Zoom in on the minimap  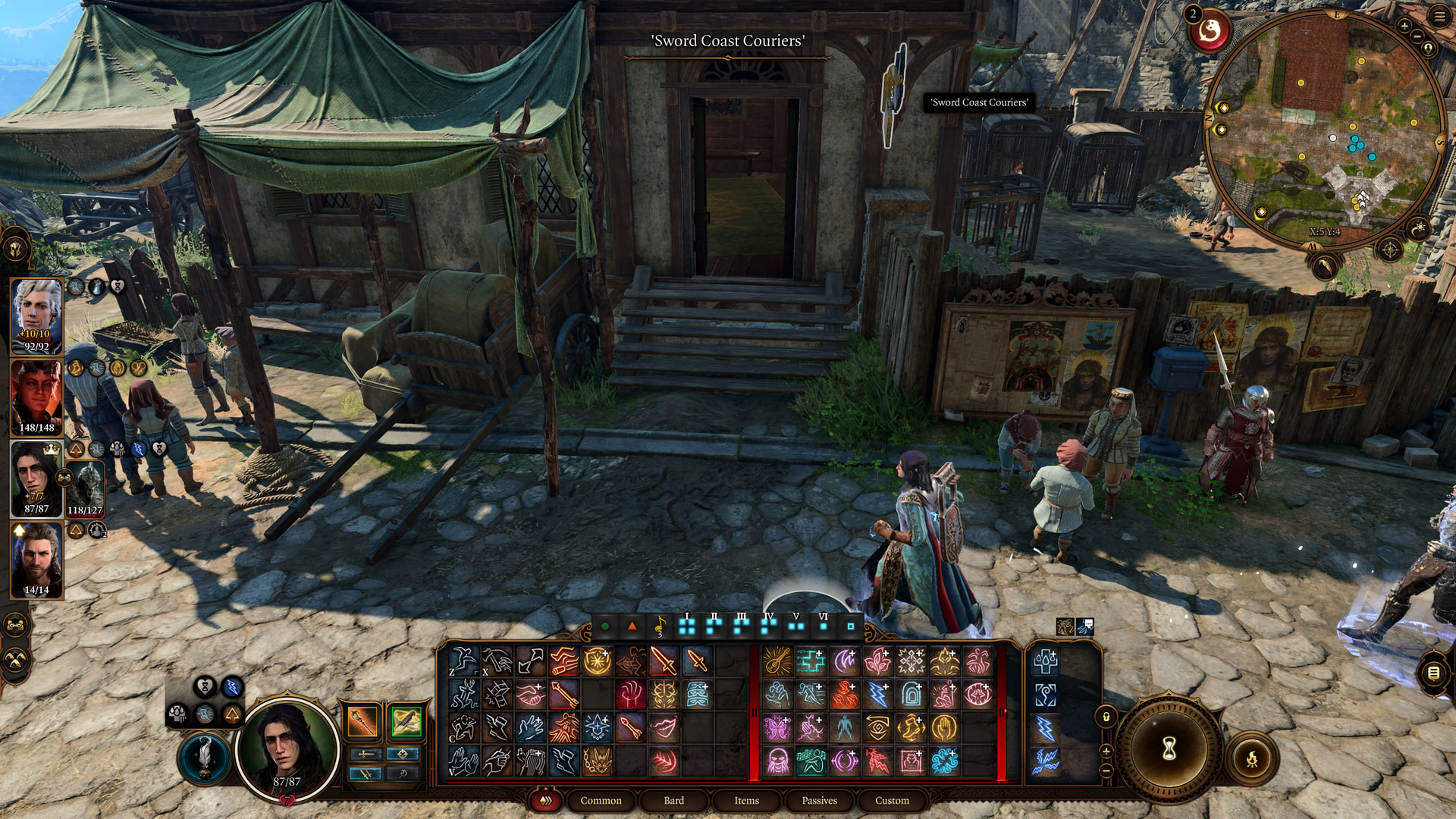pos(1404,27)
